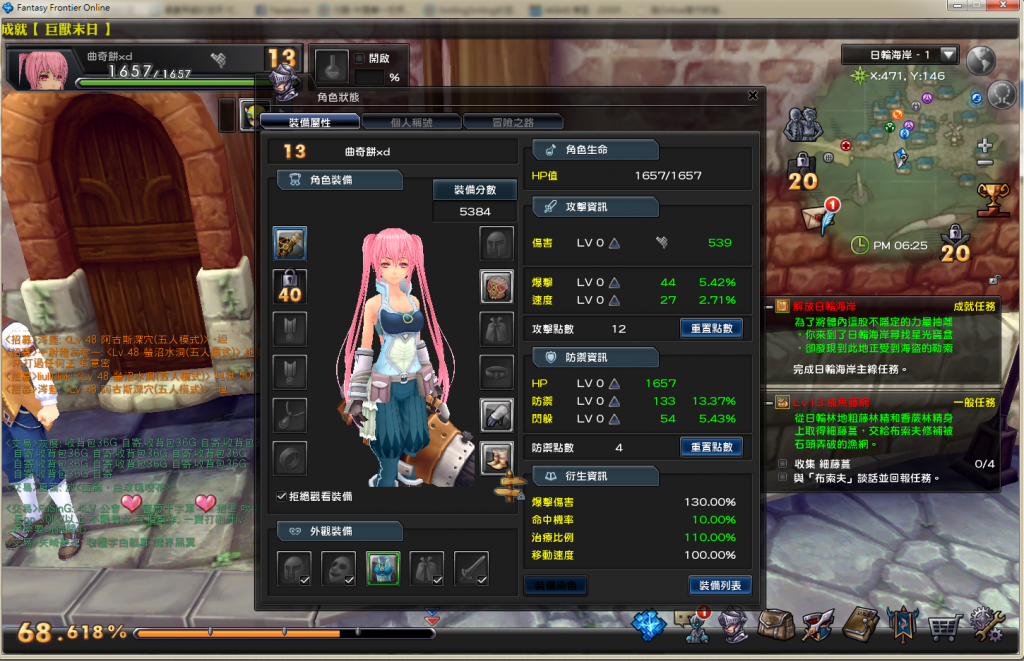This screenshot has height=661, width=1024.
Task: Select the equipped weapon slot
Action: click(290, 243)
